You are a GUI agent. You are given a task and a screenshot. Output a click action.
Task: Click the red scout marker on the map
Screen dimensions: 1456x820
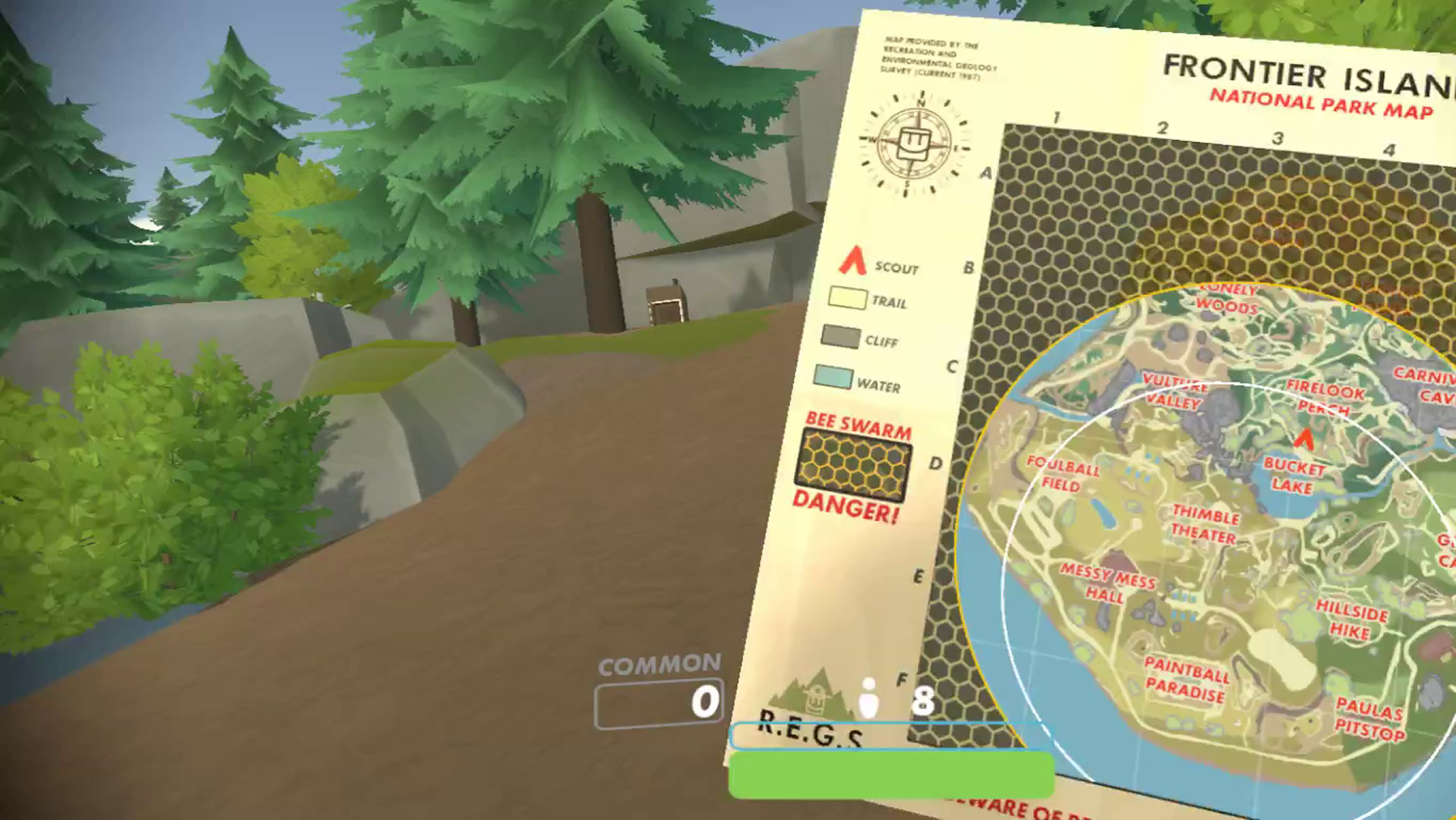pyautogui.click(x=1304, y=438)
